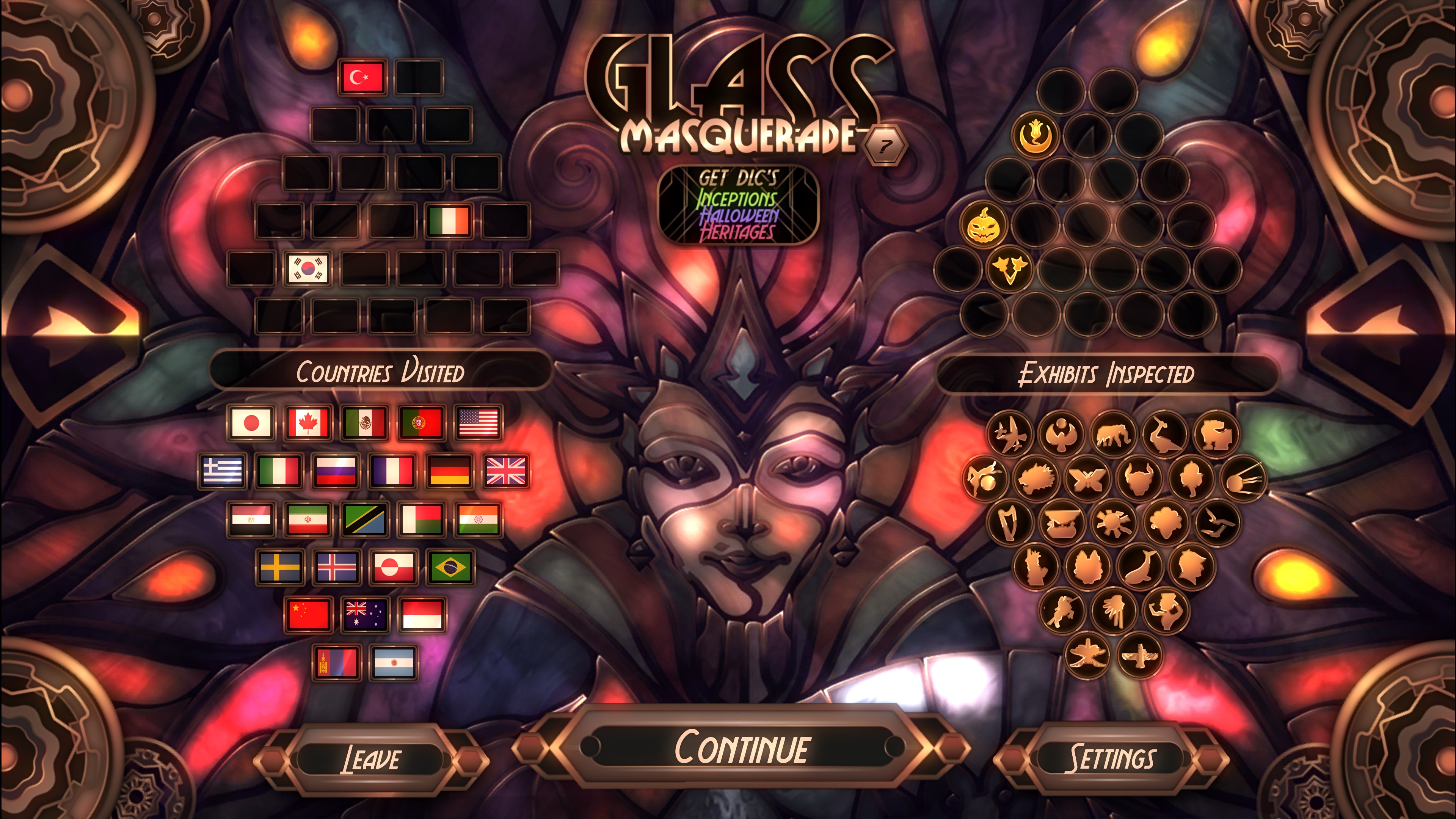1456x819 pixels.
Task: Choose the Brazil flag tile
Action: tap(450, 568)
